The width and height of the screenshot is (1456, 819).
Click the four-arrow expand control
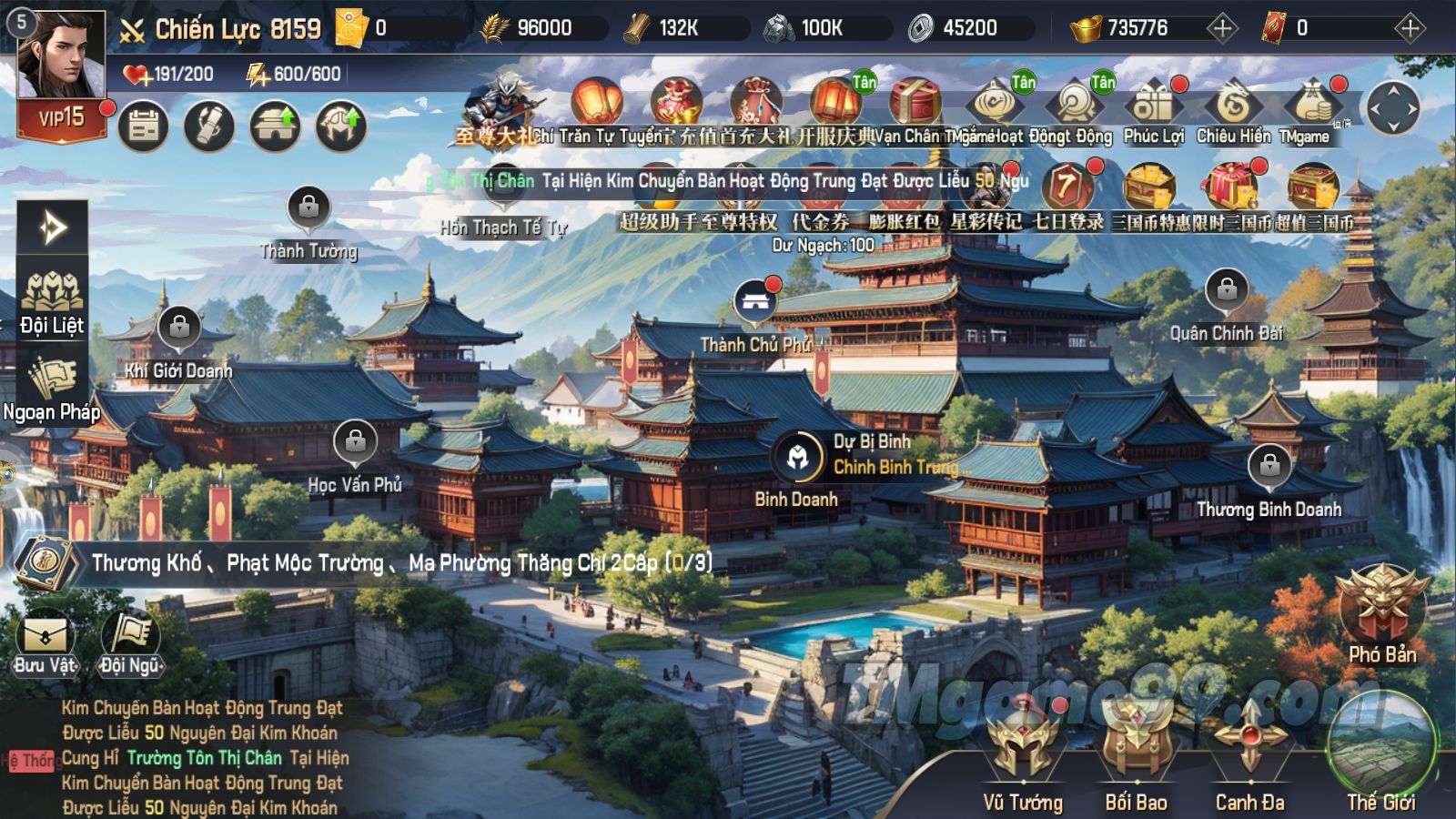point(1393,108)
